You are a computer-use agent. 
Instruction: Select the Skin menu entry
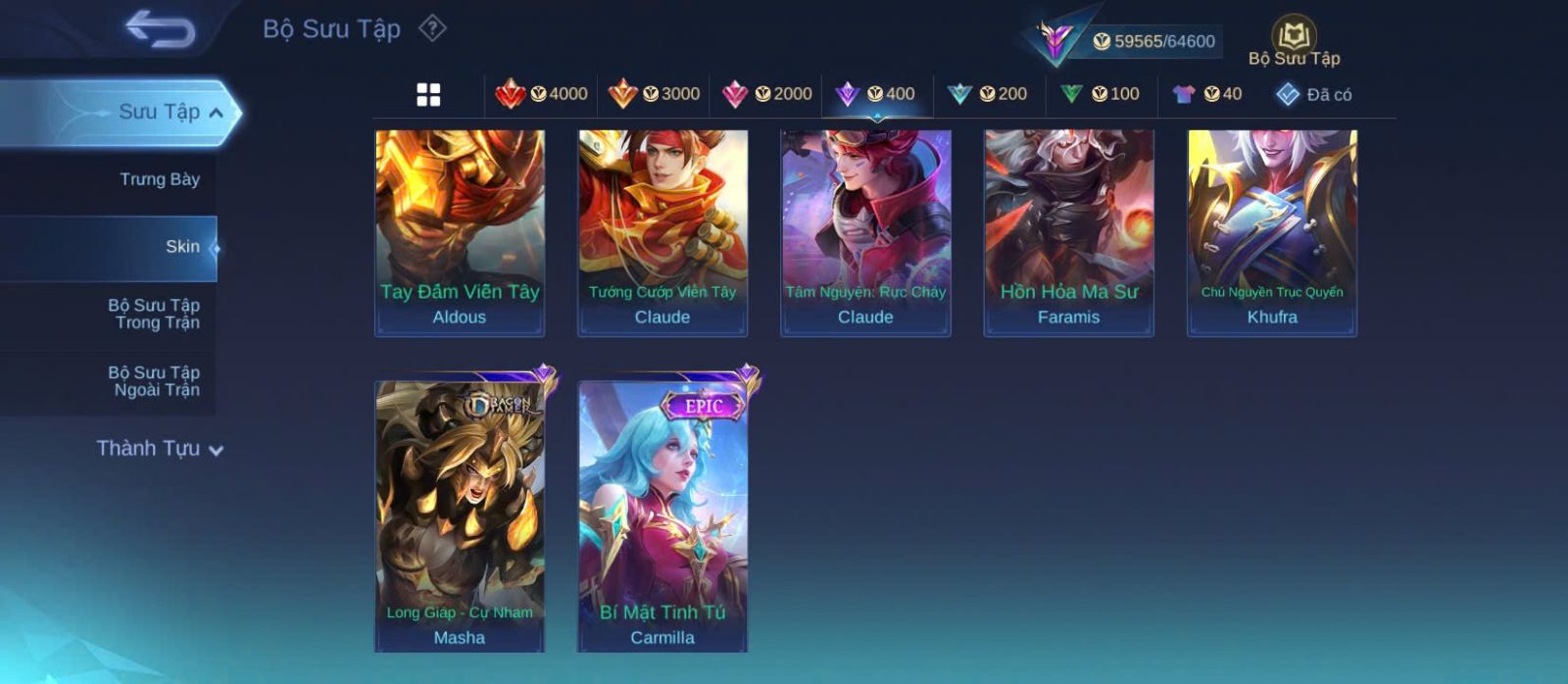(x=182, y=247)
